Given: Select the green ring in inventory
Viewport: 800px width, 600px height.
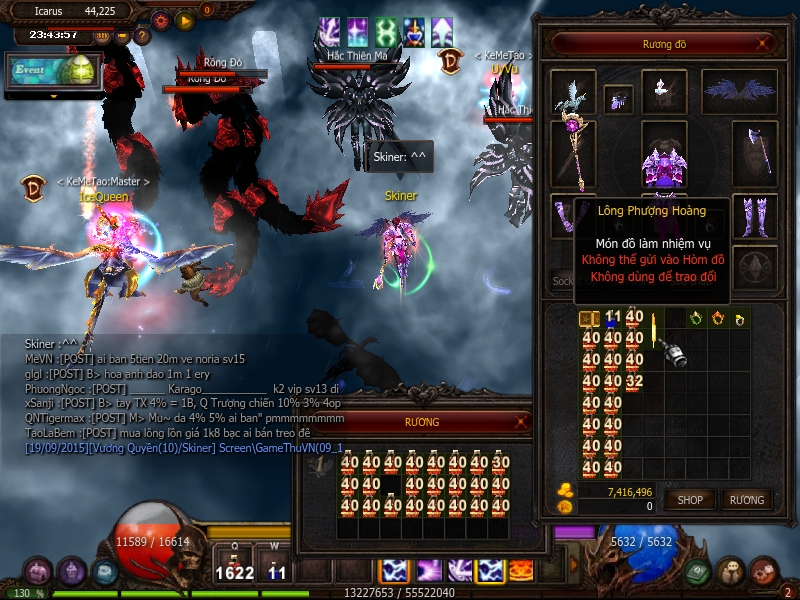Looking at the screenshot, I should [x=696, y=319].
